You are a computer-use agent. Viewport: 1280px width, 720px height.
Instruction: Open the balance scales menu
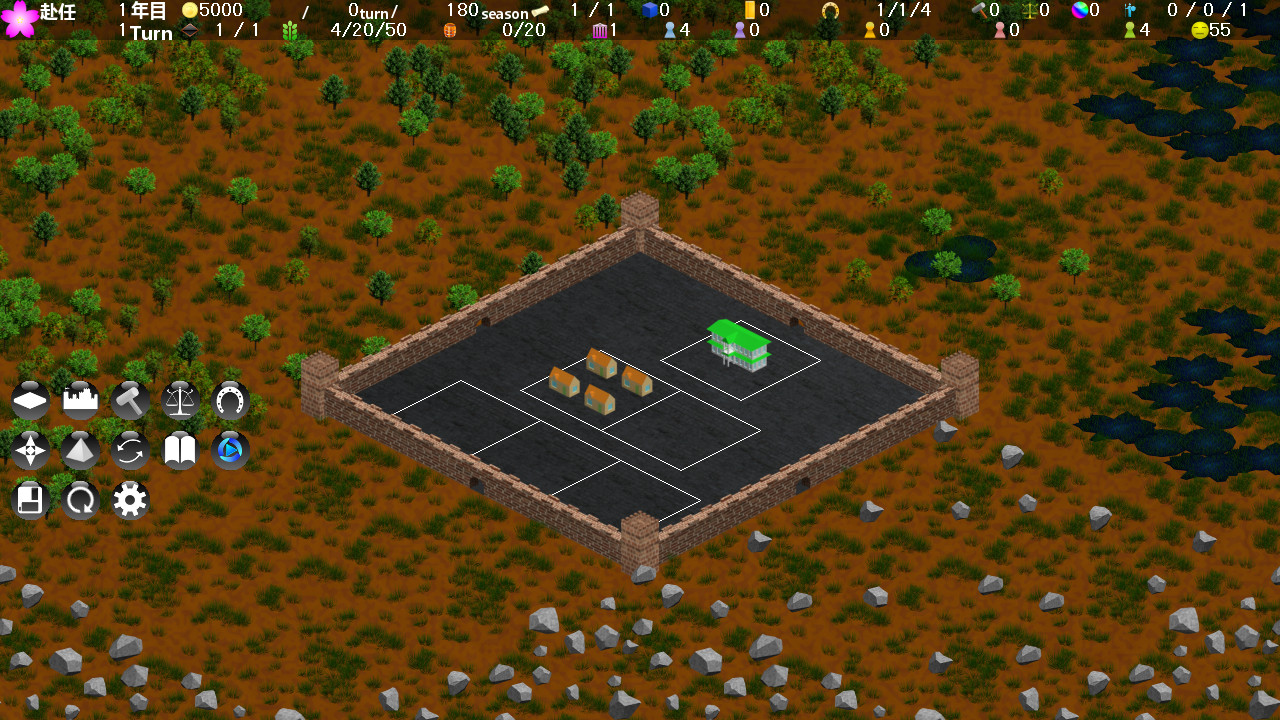point(181,400)
